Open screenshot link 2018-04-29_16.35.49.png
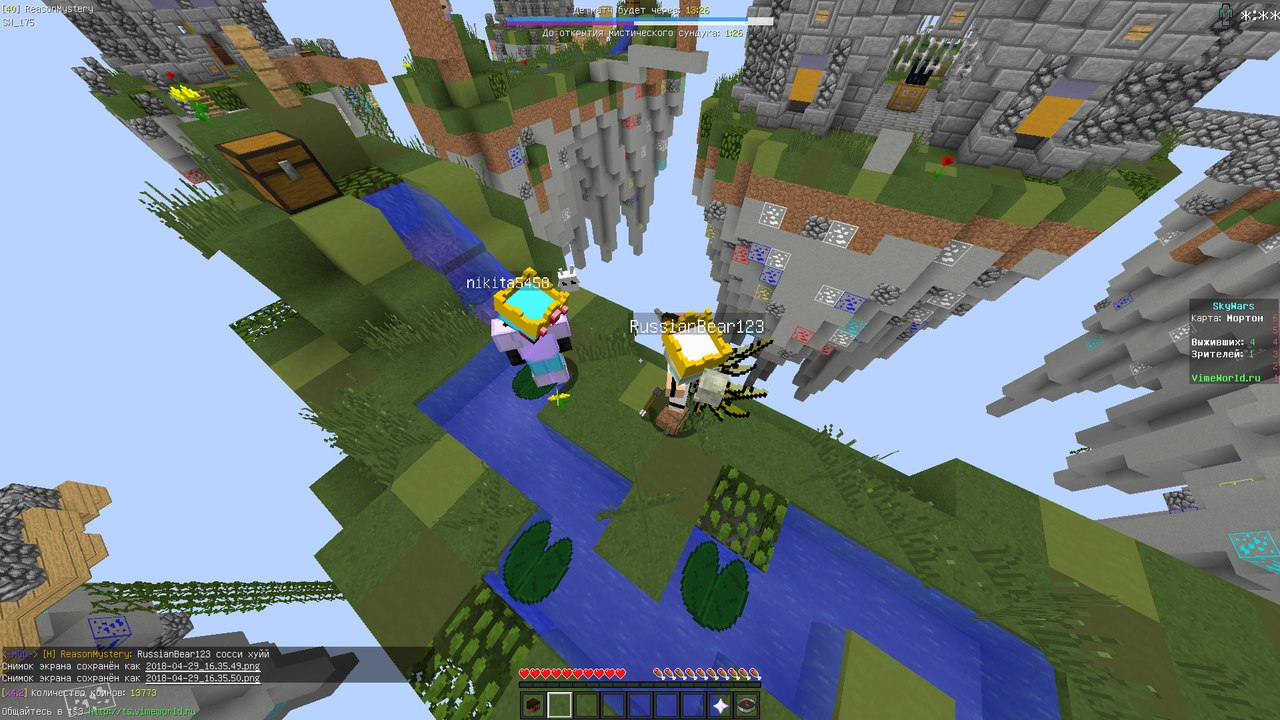The width and height of the screenshot is (1280, 720). [x=203, y=666]
